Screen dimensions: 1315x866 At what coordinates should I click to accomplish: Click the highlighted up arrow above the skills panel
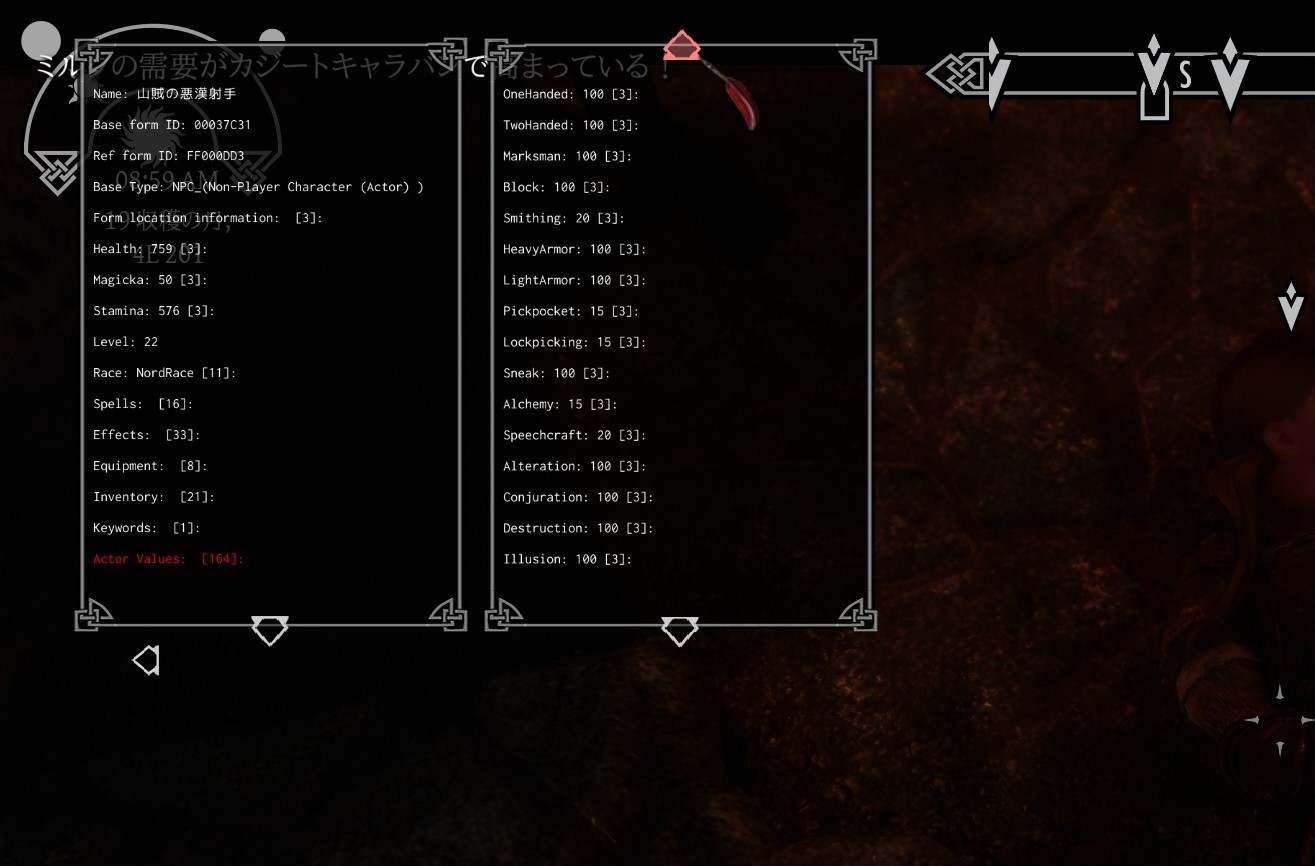[x=681, y=46]
